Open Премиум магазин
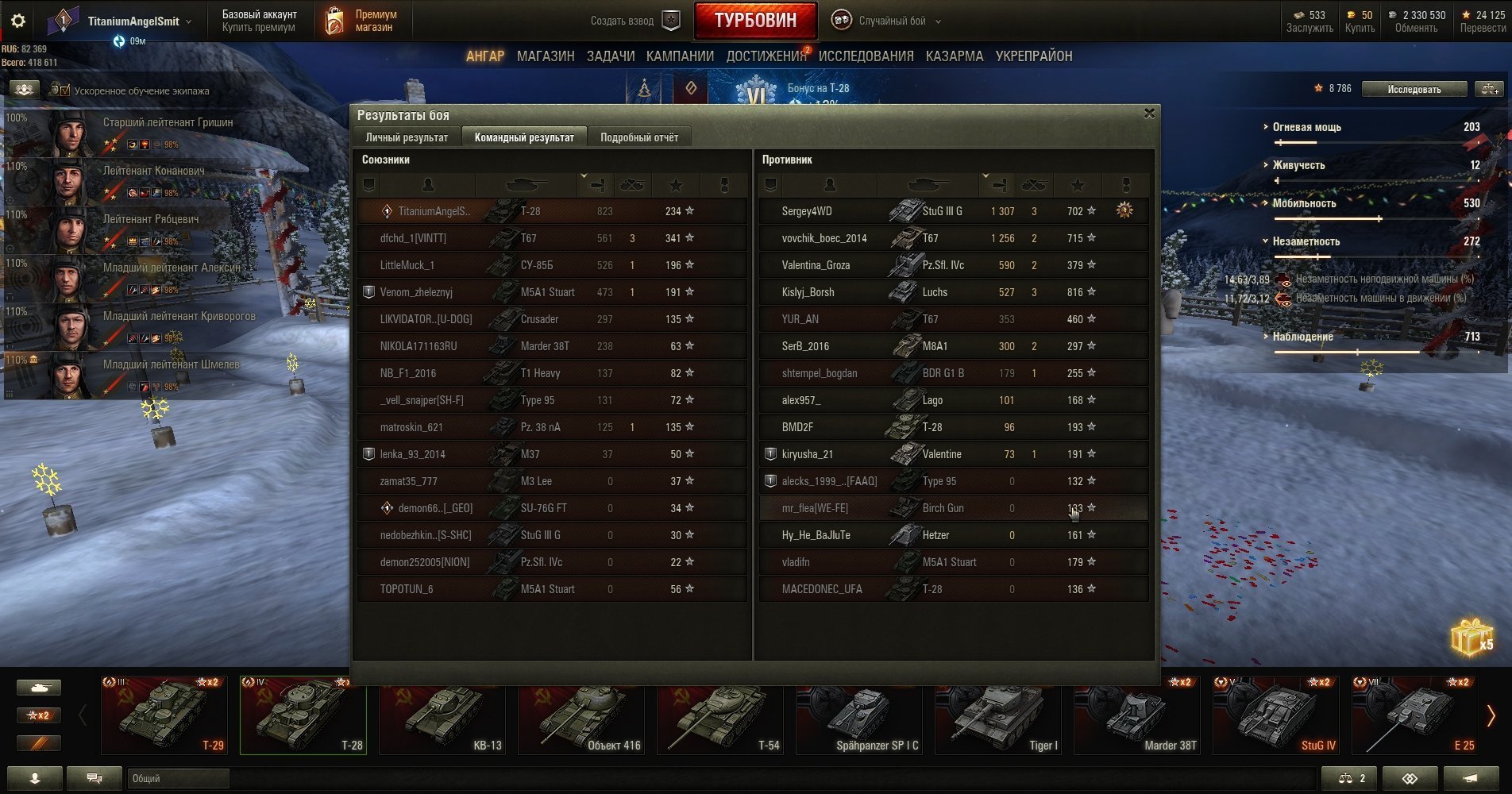Viewport: 1512px width, 794px height. pos(361,21)
